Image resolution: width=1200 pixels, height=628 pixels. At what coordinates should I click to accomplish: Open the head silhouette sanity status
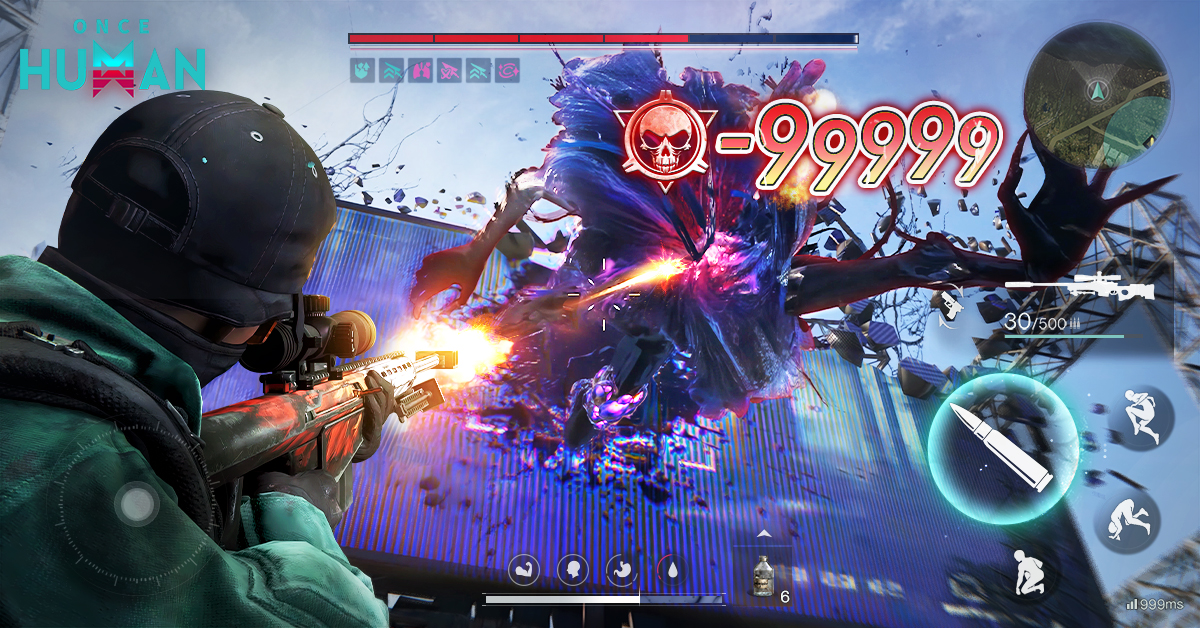tap(573, 570)
